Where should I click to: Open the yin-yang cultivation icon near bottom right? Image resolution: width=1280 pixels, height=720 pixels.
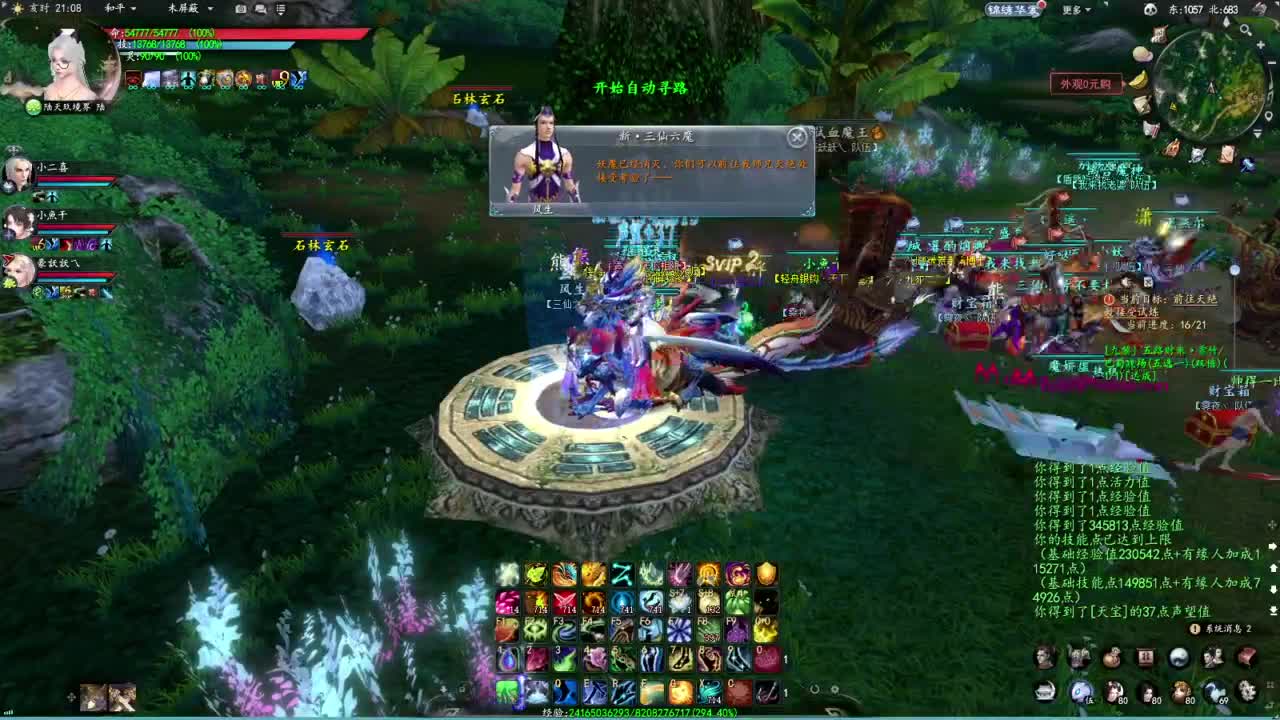click(1177, 657)
